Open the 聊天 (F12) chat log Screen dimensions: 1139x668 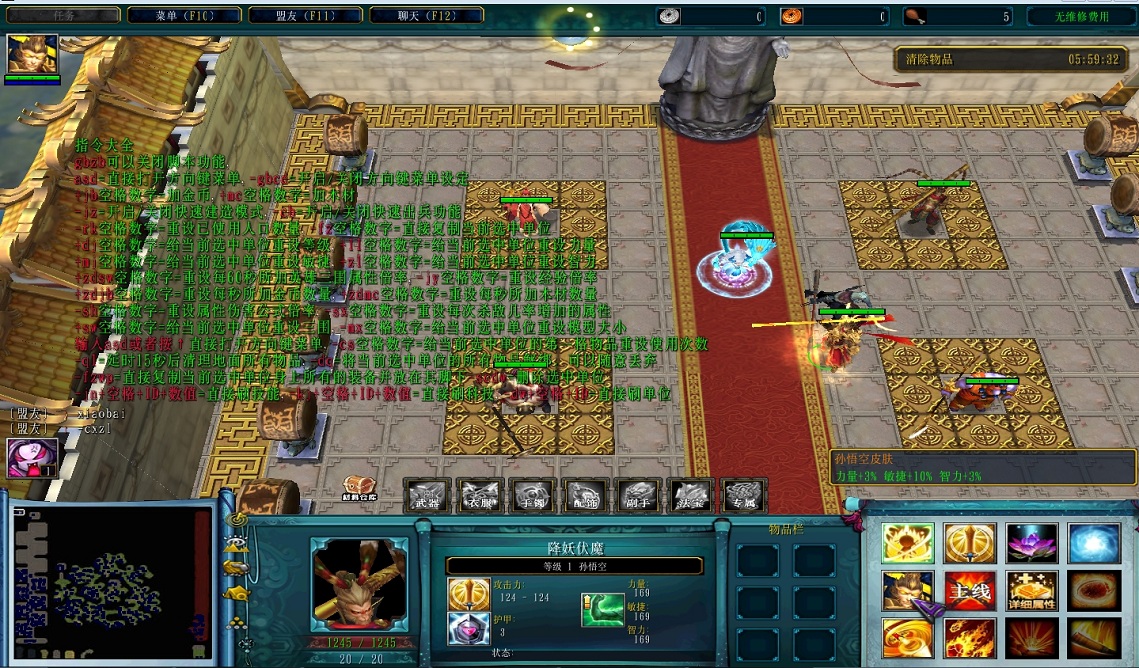coord(426,15)
